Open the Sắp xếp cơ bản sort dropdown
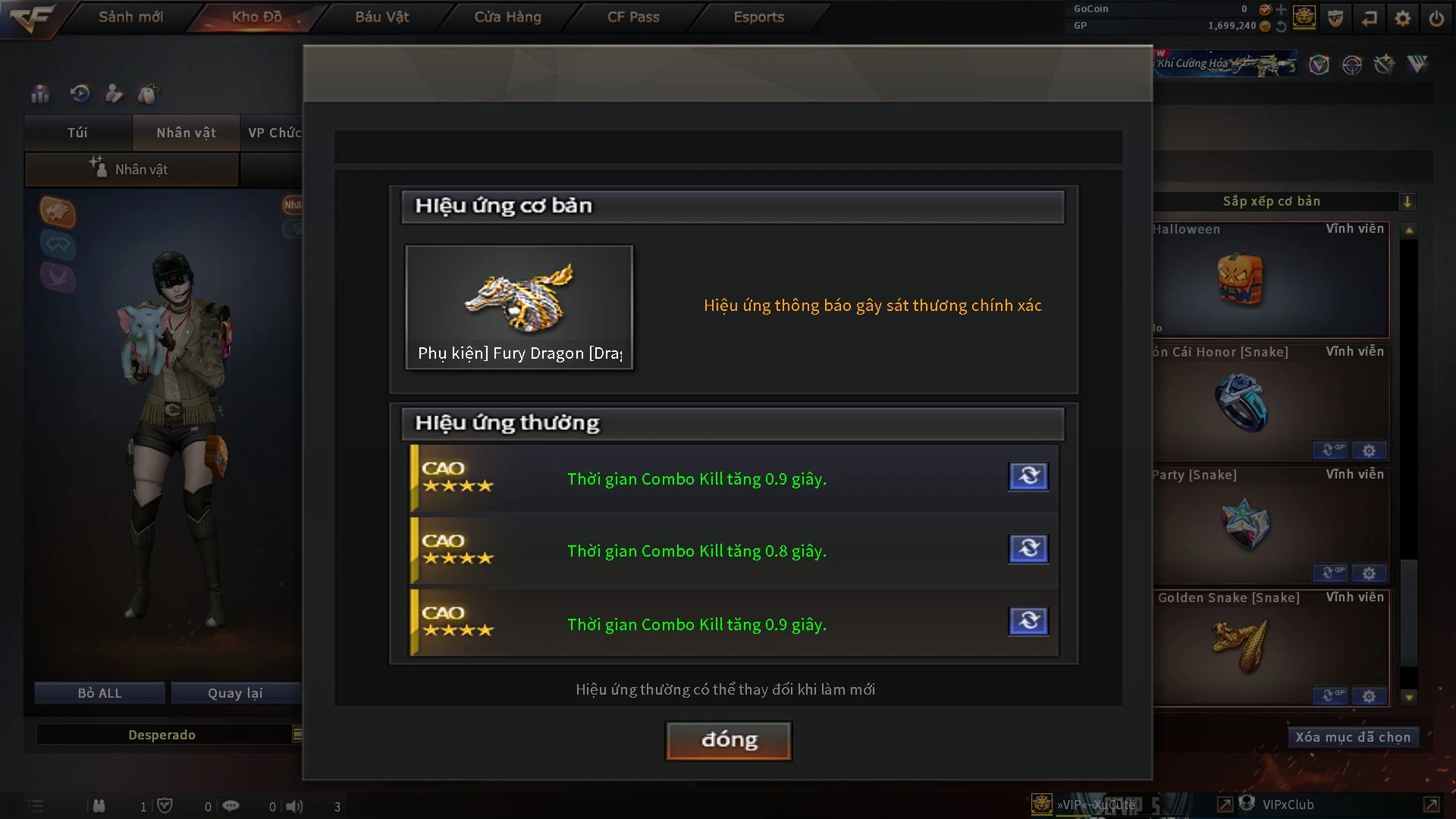This screenshot has height=819, width=1456. pos(1407,202)
